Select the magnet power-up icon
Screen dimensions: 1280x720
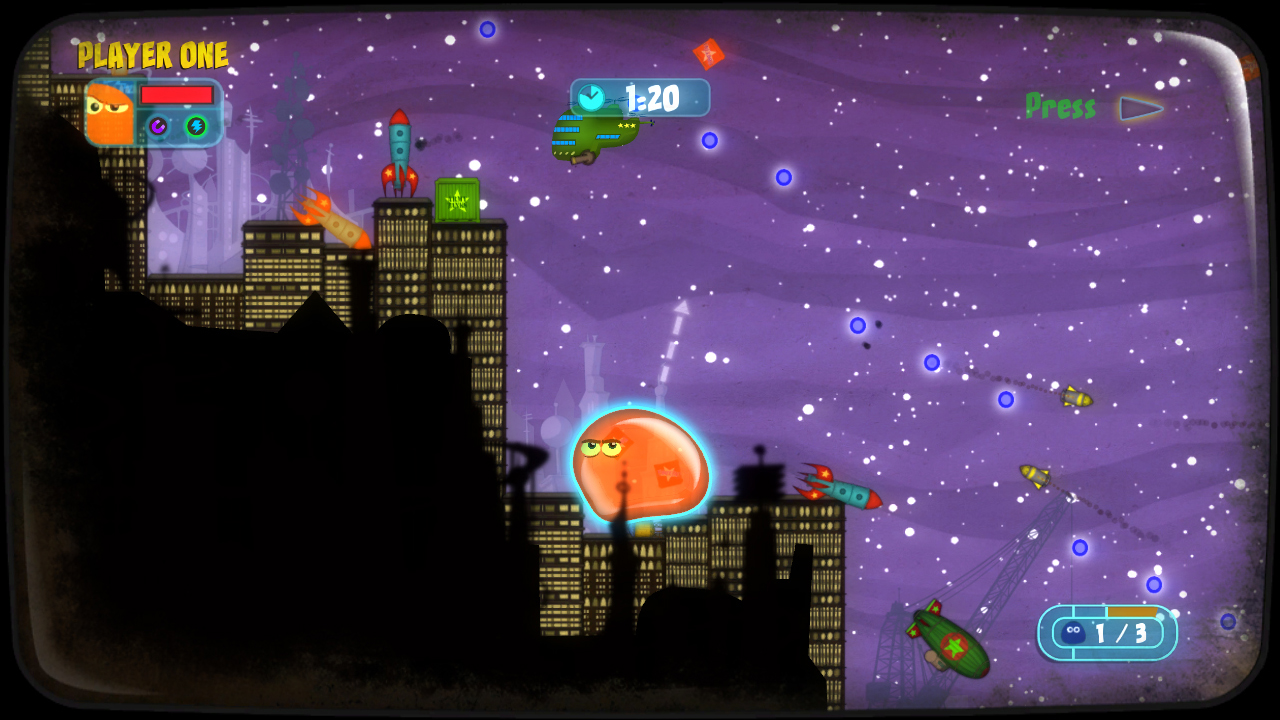(x=158, y=126)
